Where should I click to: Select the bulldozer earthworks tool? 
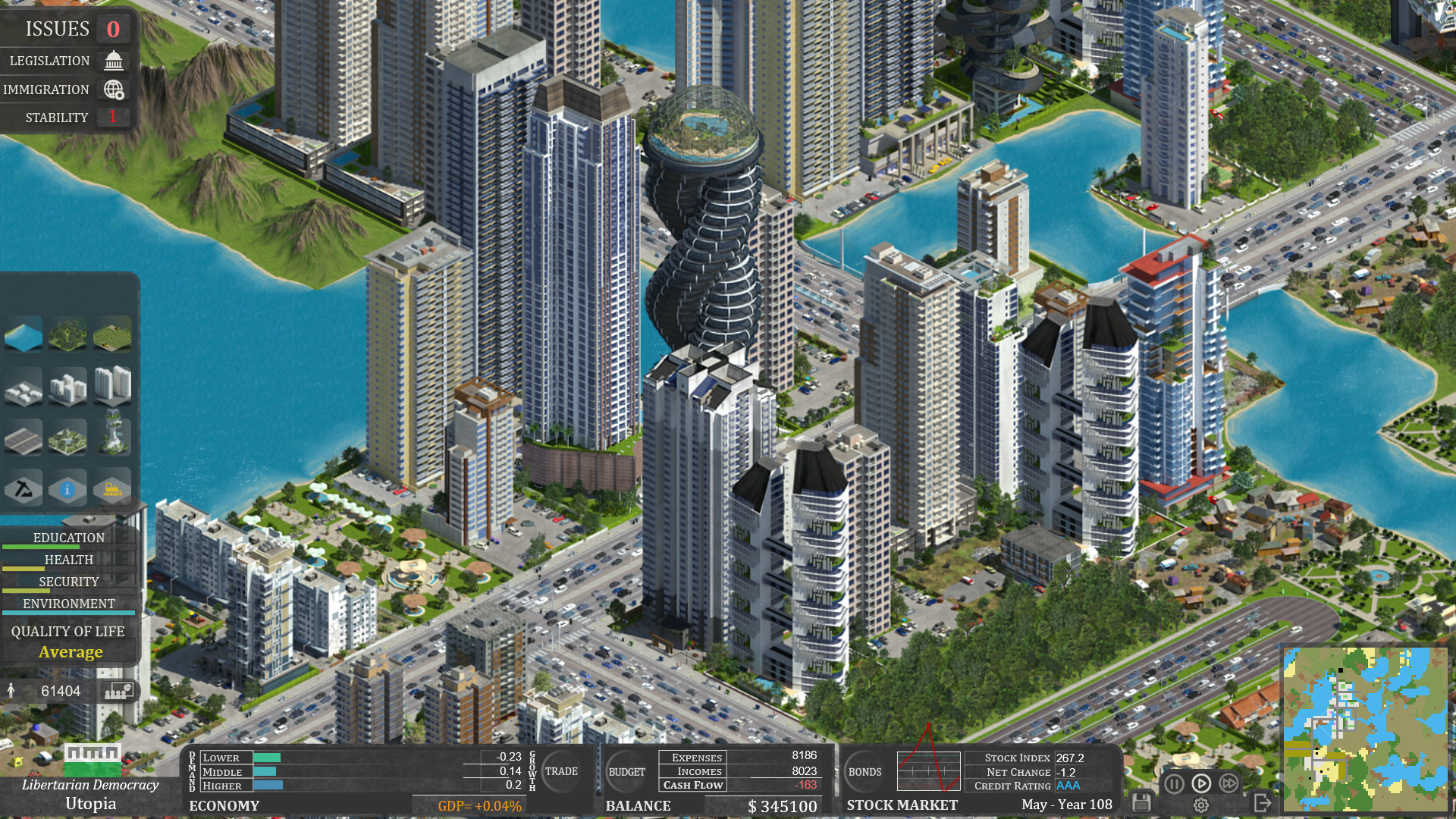click(x=112, y=490)
